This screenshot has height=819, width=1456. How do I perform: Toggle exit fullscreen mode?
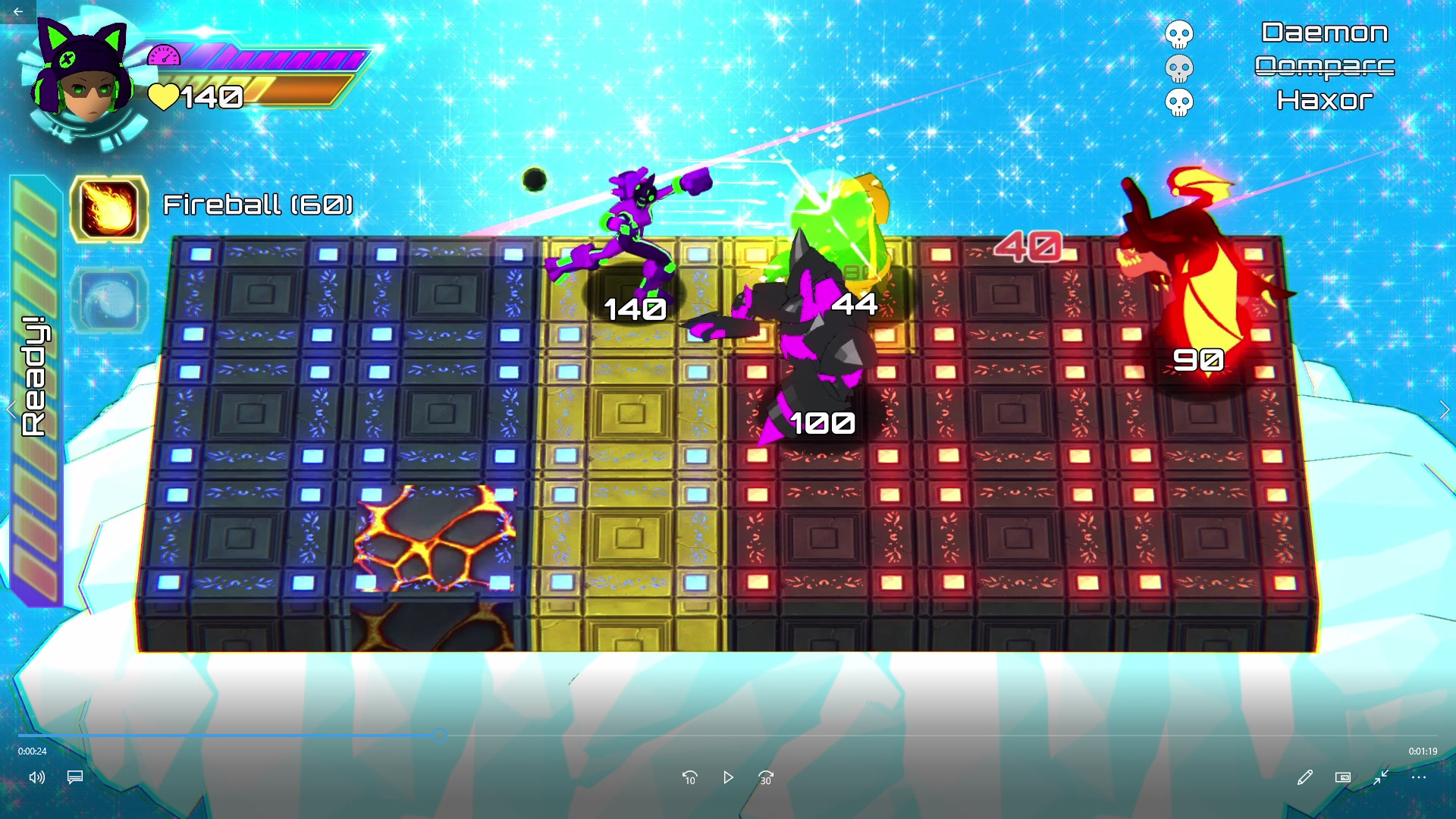point(1380,777)
